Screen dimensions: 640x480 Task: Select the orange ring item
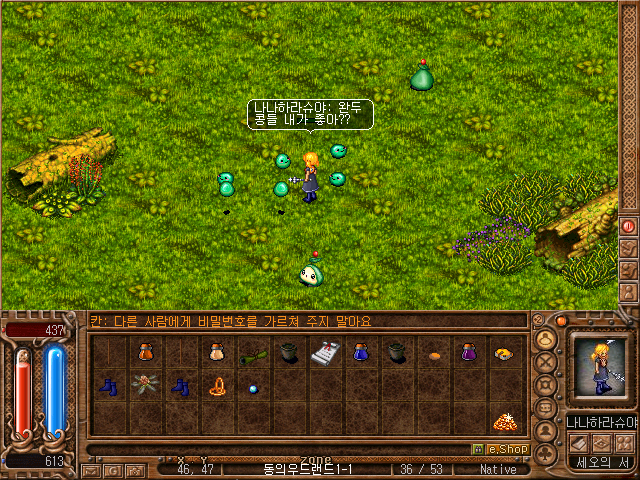click(216, 385)
